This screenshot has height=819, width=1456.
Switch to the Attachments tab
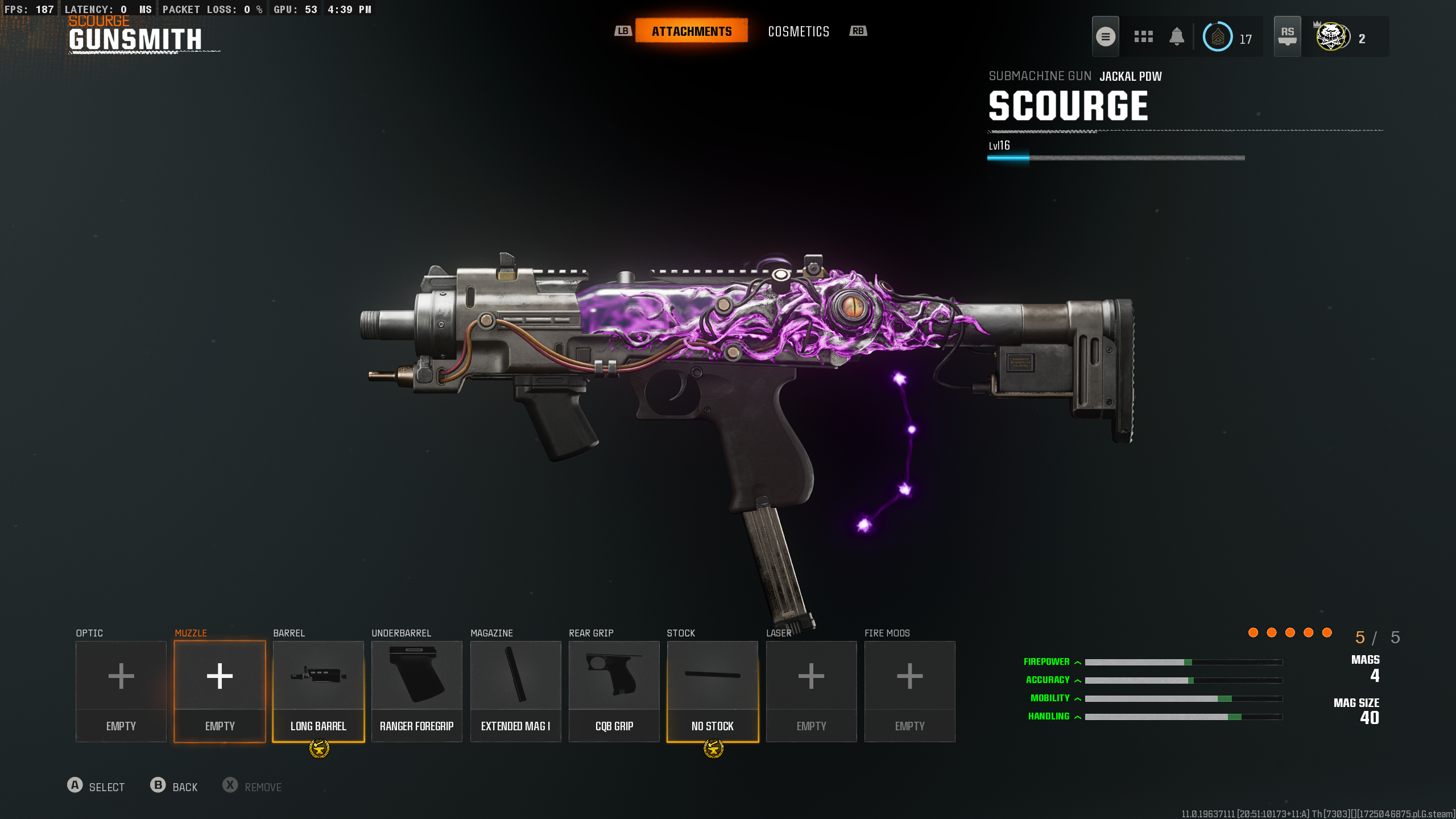(691, 31)
